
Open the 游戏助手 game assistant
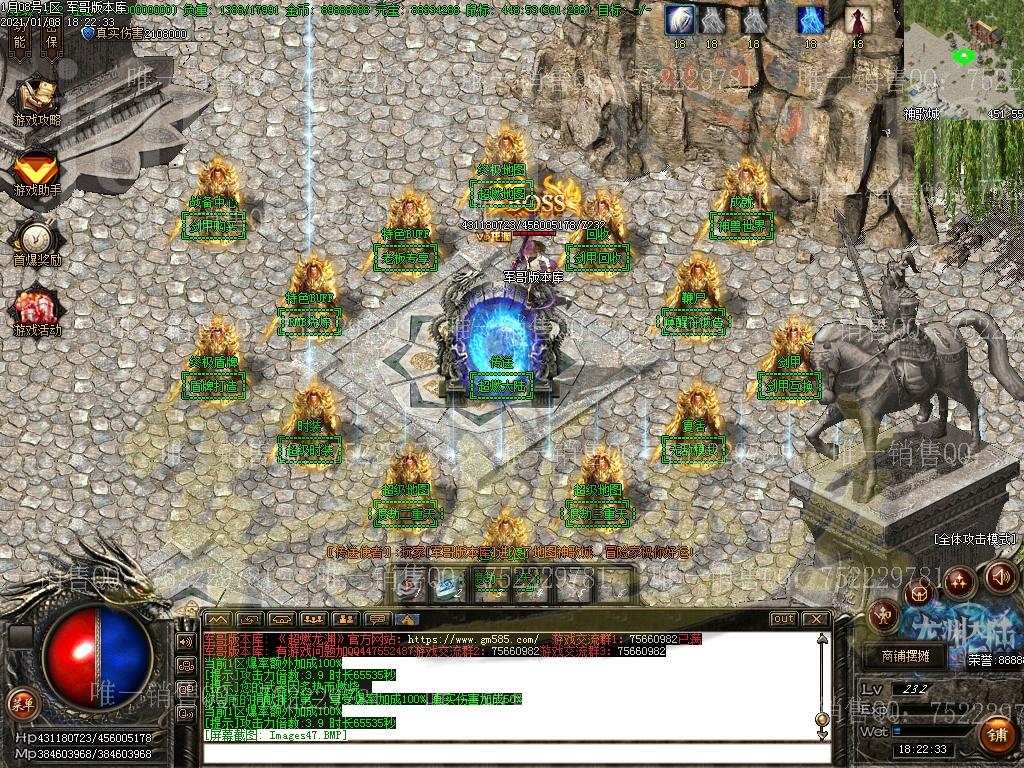click(x=37, y=170)
